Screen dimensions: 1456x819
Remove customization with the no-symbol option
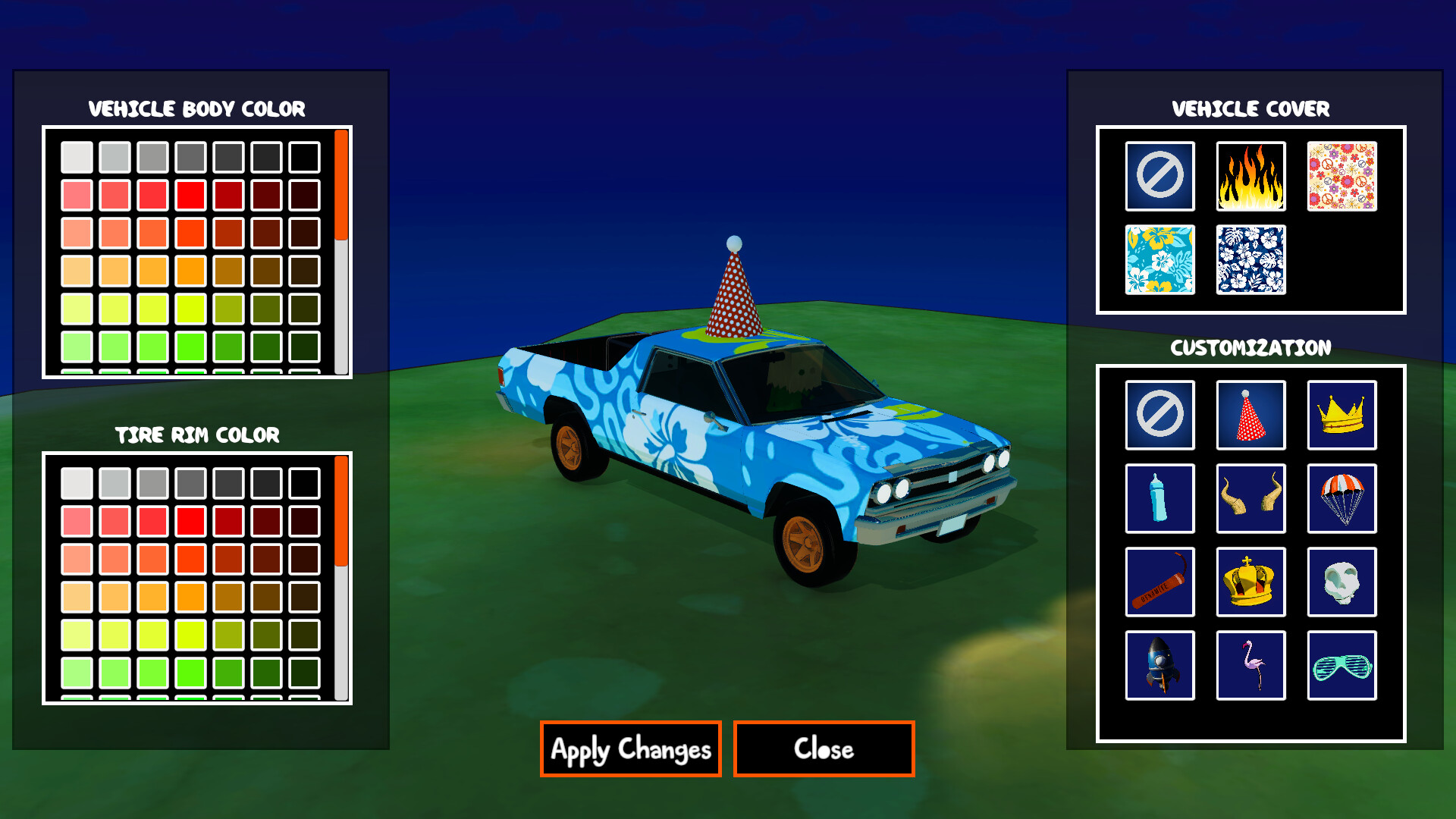[x=1159, y=414]
